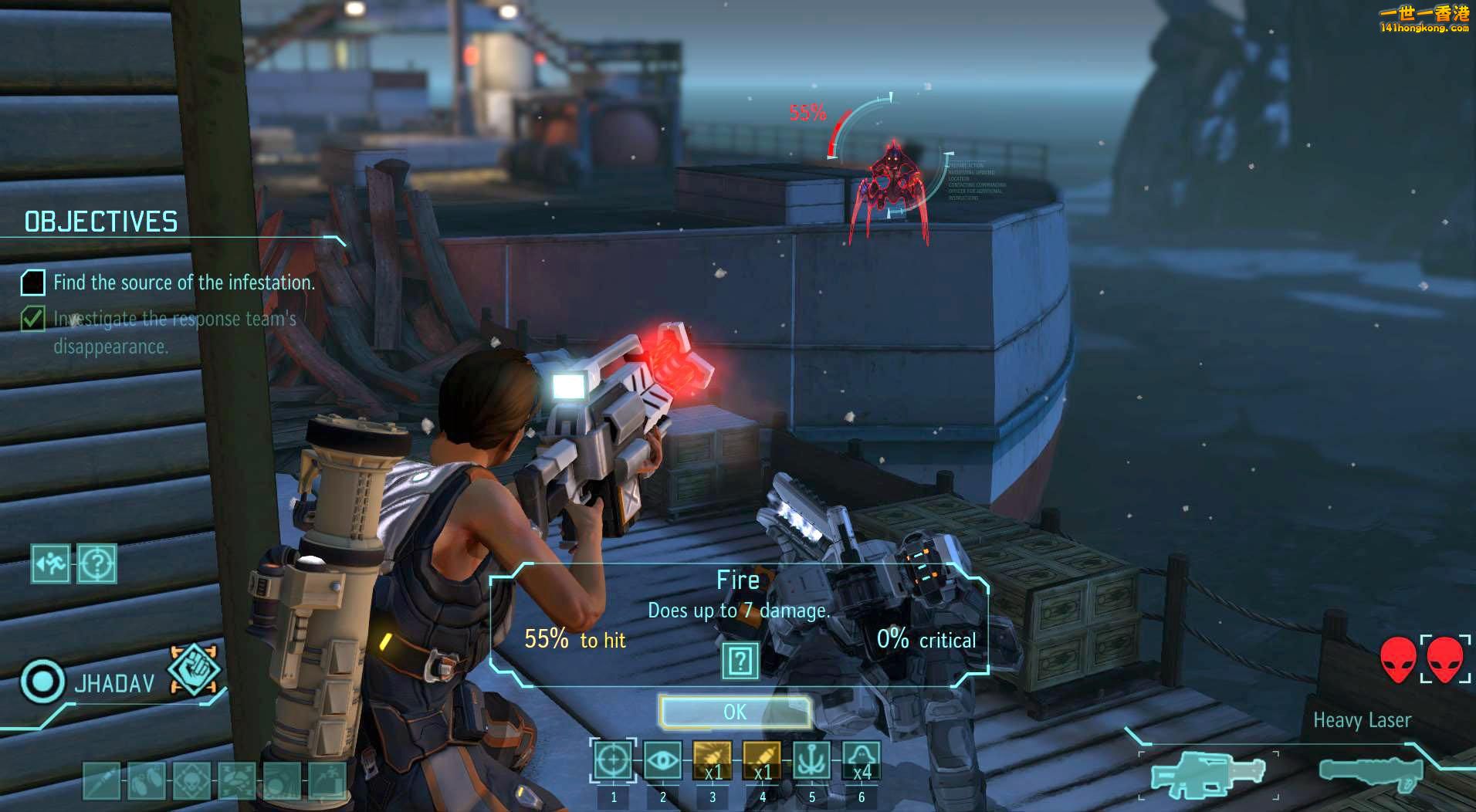Target the unselected red alien head
Image resolution: width=1476 pixels, height=812 pixels.
coord(1398,659)
